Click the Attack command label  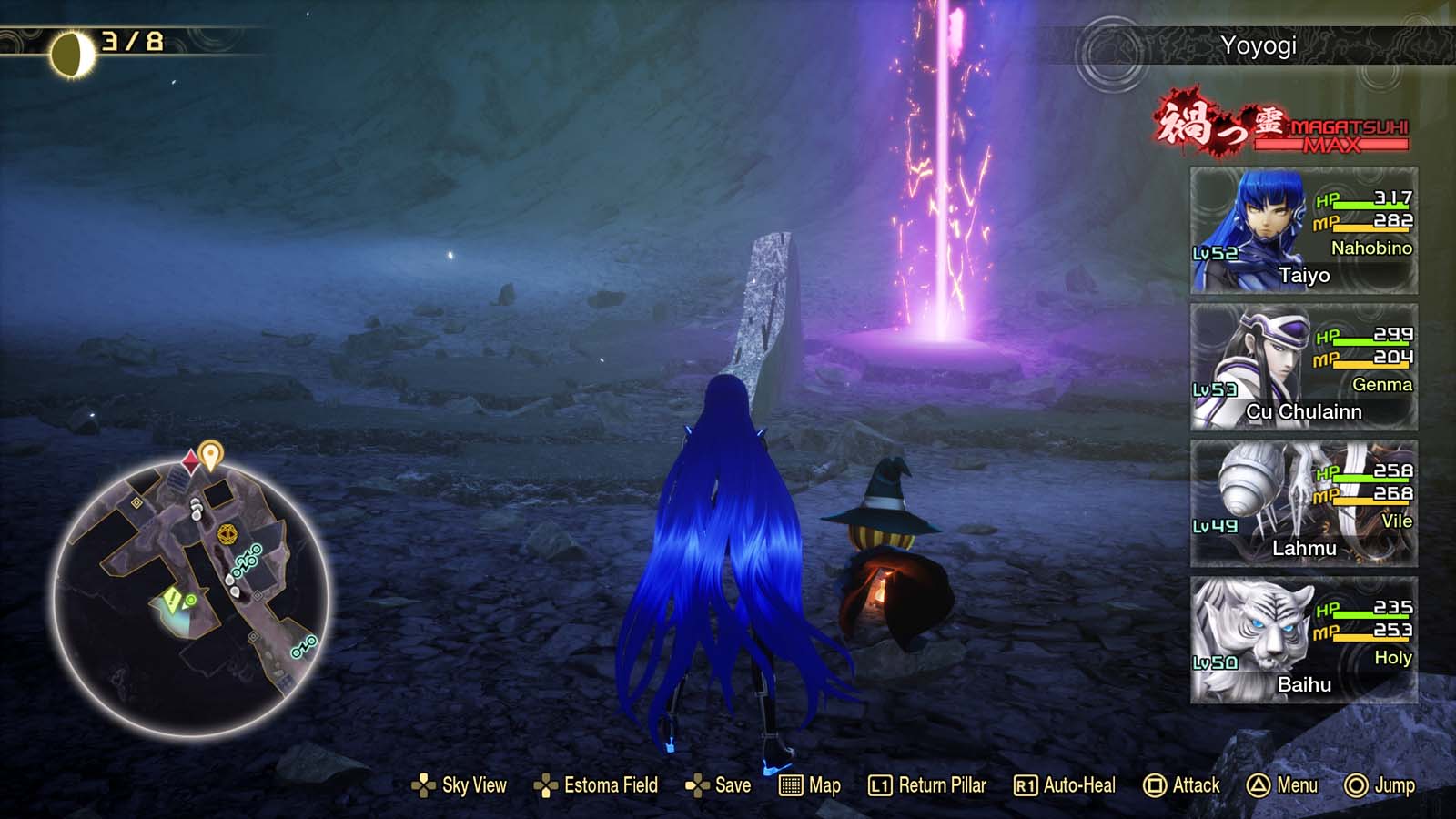(x=1198, y=784)
